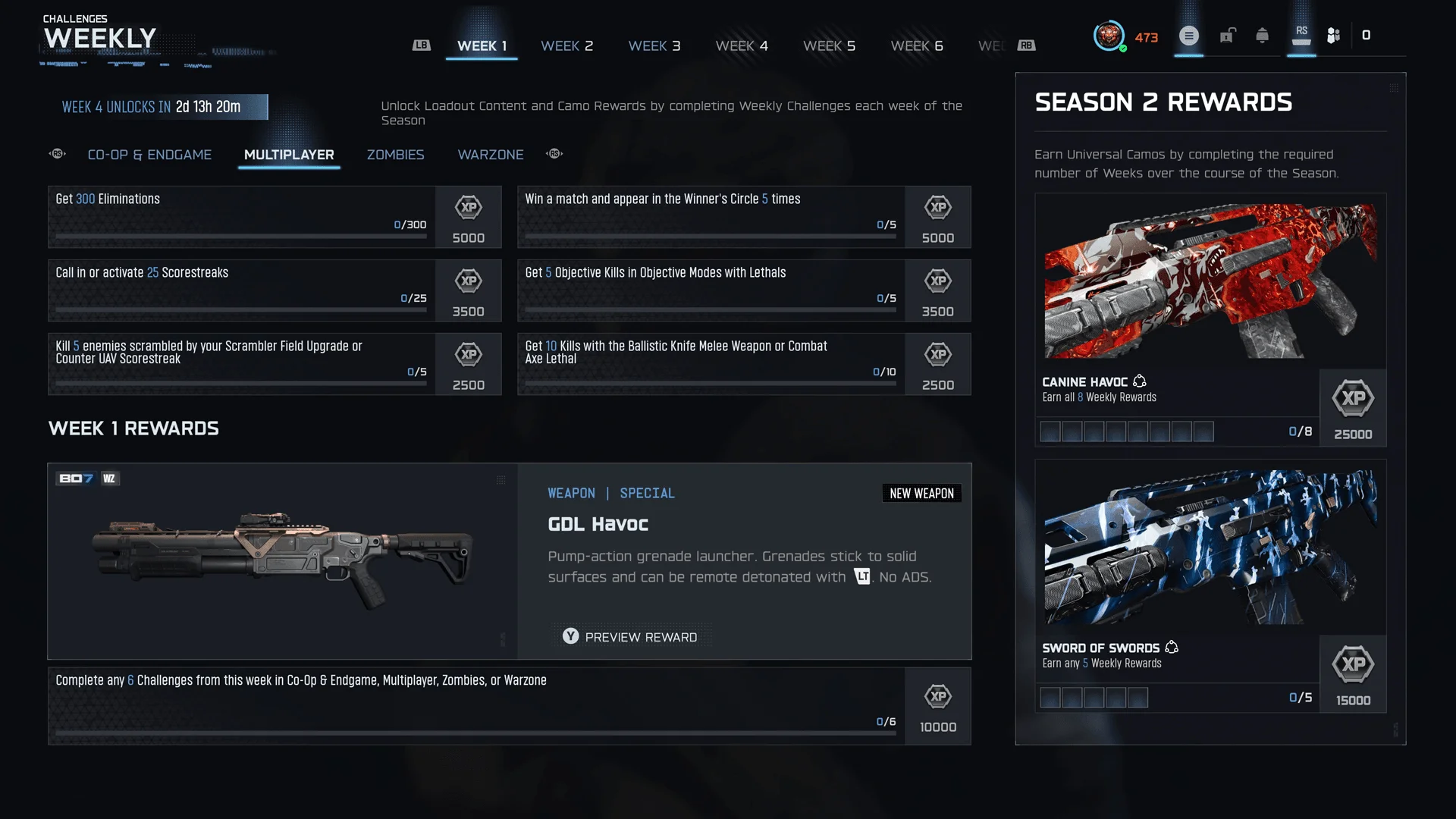
Task: Click the unlocked padlock icon at top right
Action: 1228,35
